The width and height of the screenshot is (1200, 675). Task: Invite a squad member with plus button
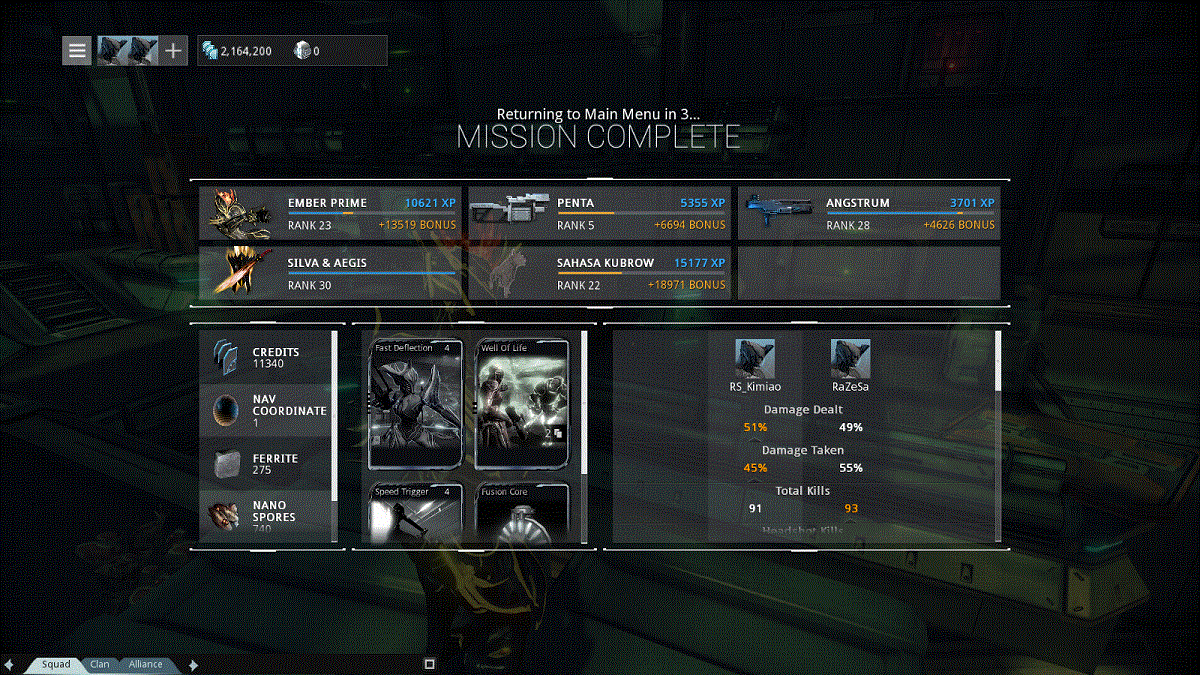coord(174,50)
